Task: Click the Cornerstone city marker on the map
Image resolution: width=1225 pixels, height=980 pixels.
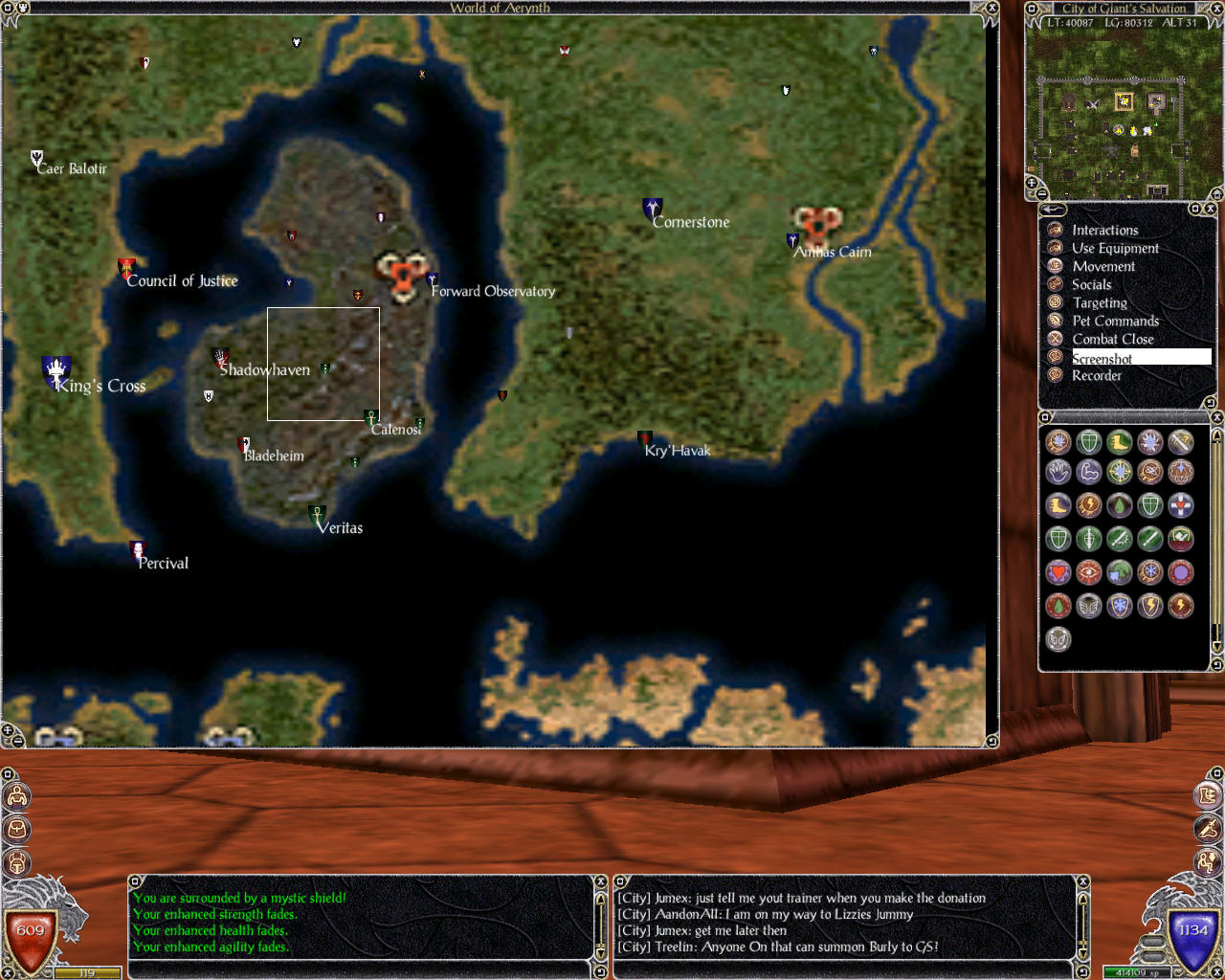Action: click(x=653, y=208)
